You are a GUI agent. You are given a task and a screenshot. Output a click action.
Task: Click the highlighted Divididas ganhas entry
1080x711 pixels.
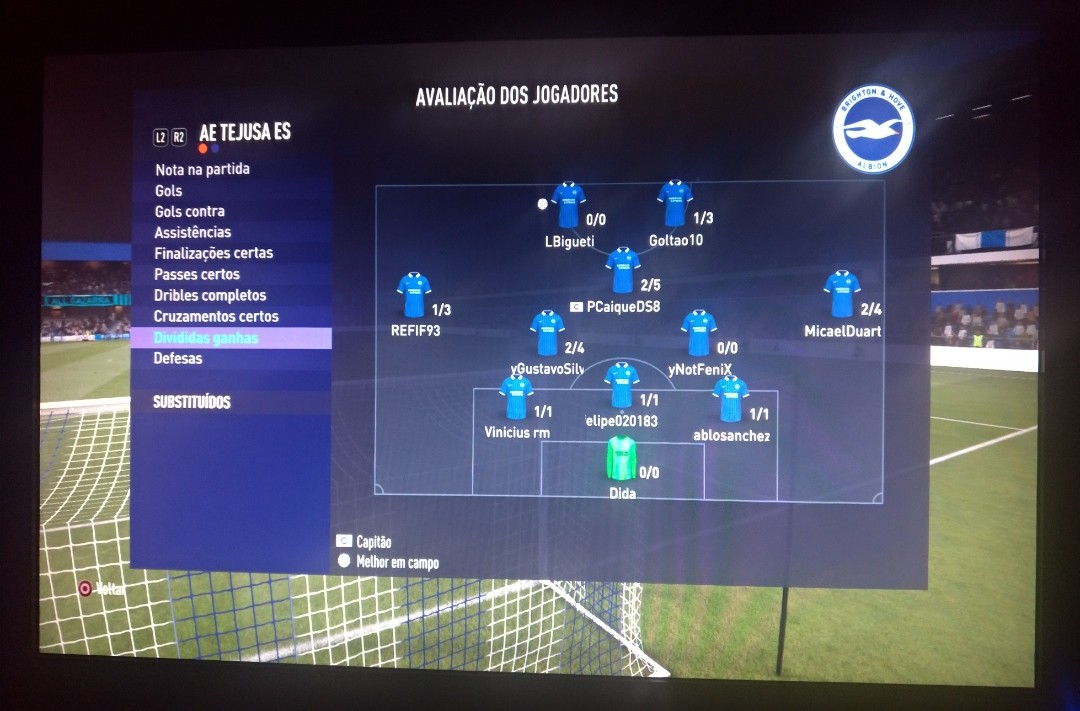(x=206, y=338)
